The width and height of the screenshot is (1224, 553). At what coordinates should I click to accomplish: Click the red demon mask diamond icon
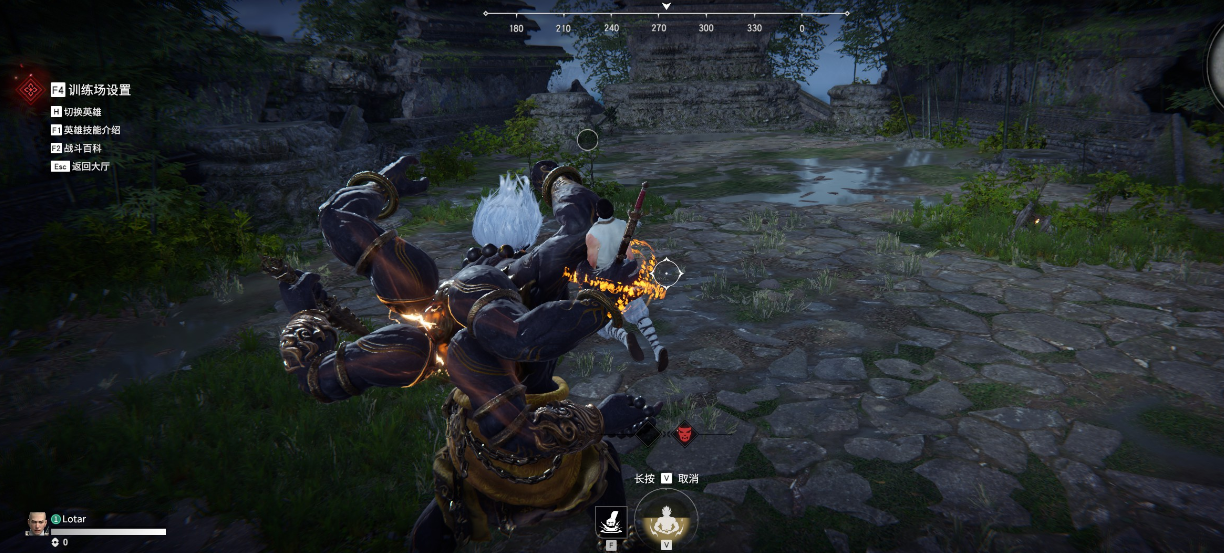tap(684, 434)
